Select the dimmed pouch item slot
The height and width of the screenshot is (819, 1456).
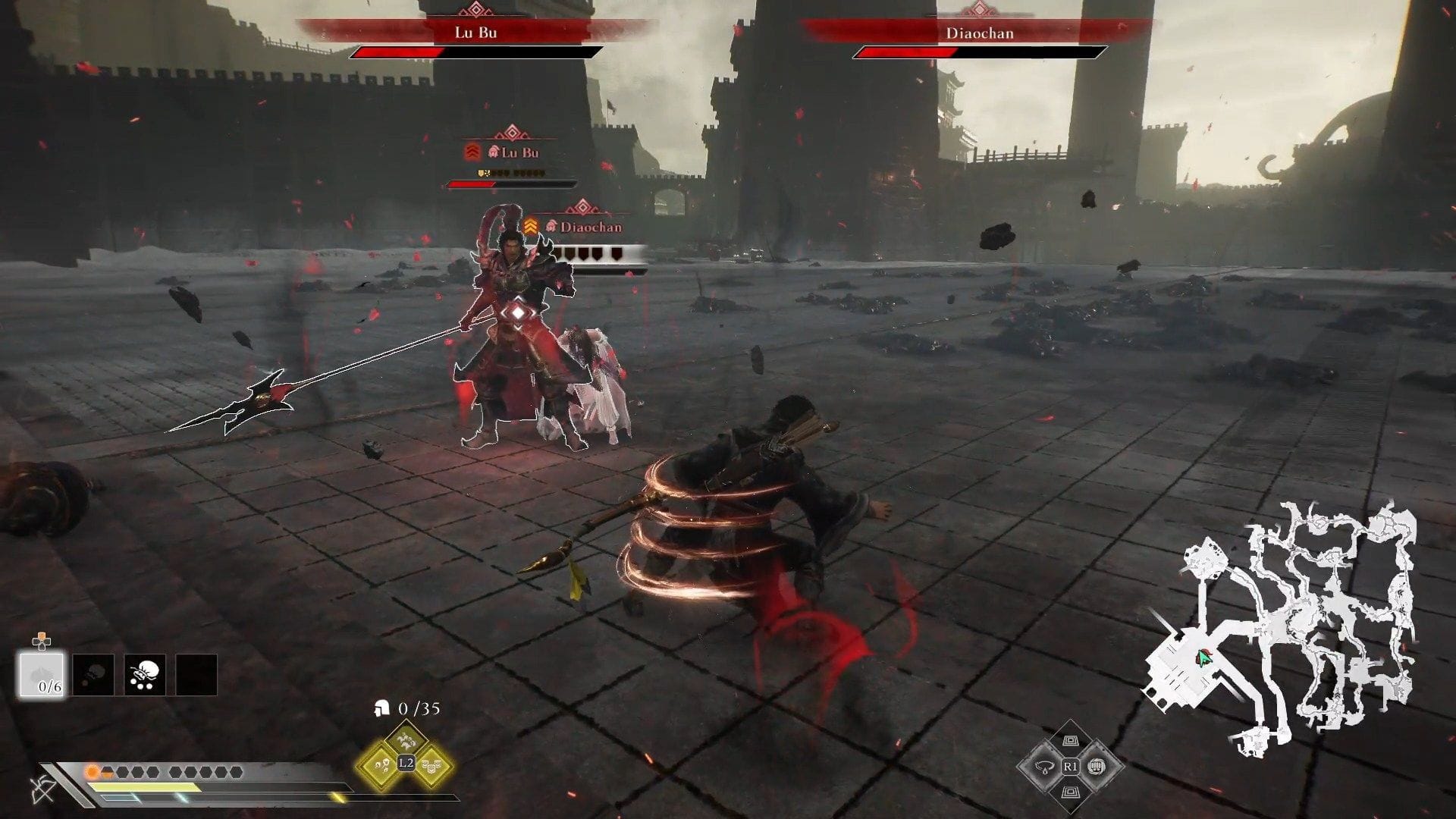tap(93, 674)
